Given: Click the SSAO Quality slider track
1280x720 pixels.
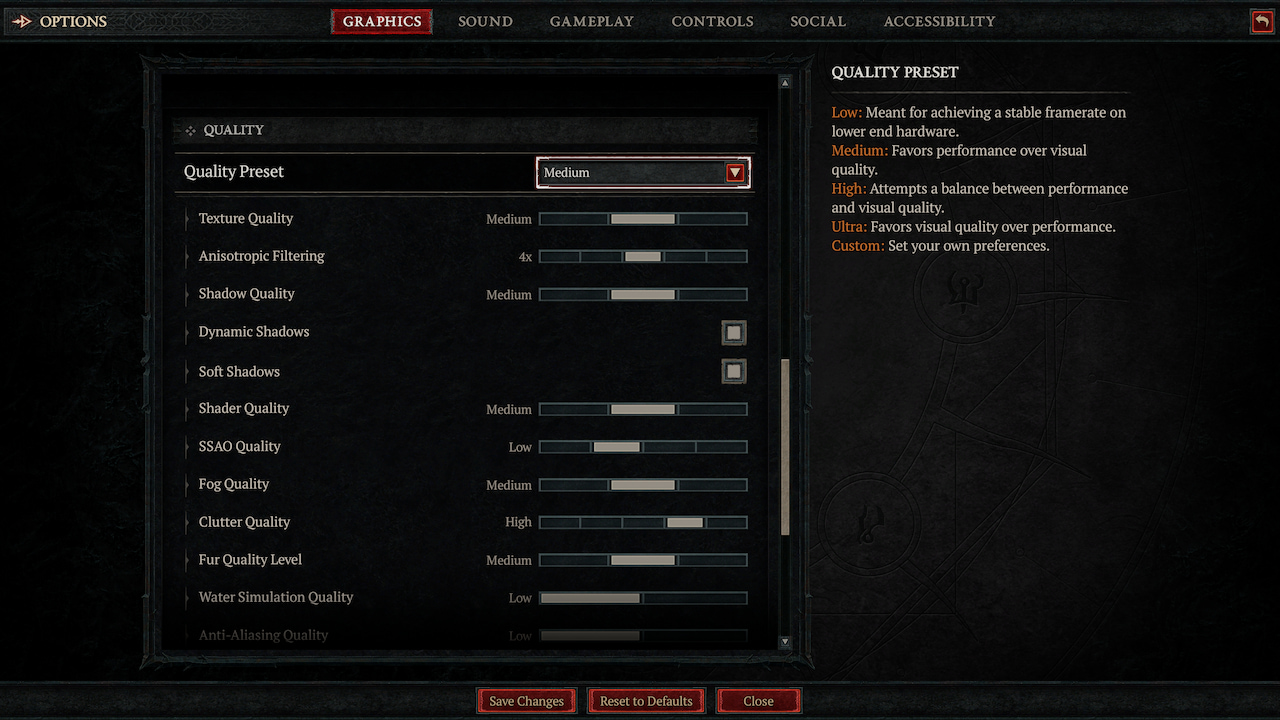Looking at the screenshot, I should click(643, 446).
